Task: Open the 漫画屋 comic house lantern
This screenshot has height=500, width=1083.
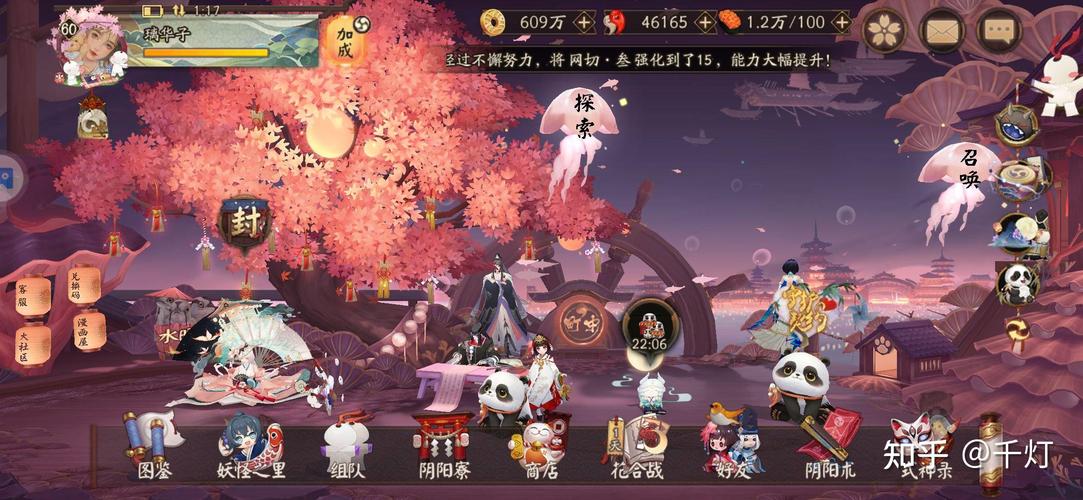Action: [x=89, y=329]
